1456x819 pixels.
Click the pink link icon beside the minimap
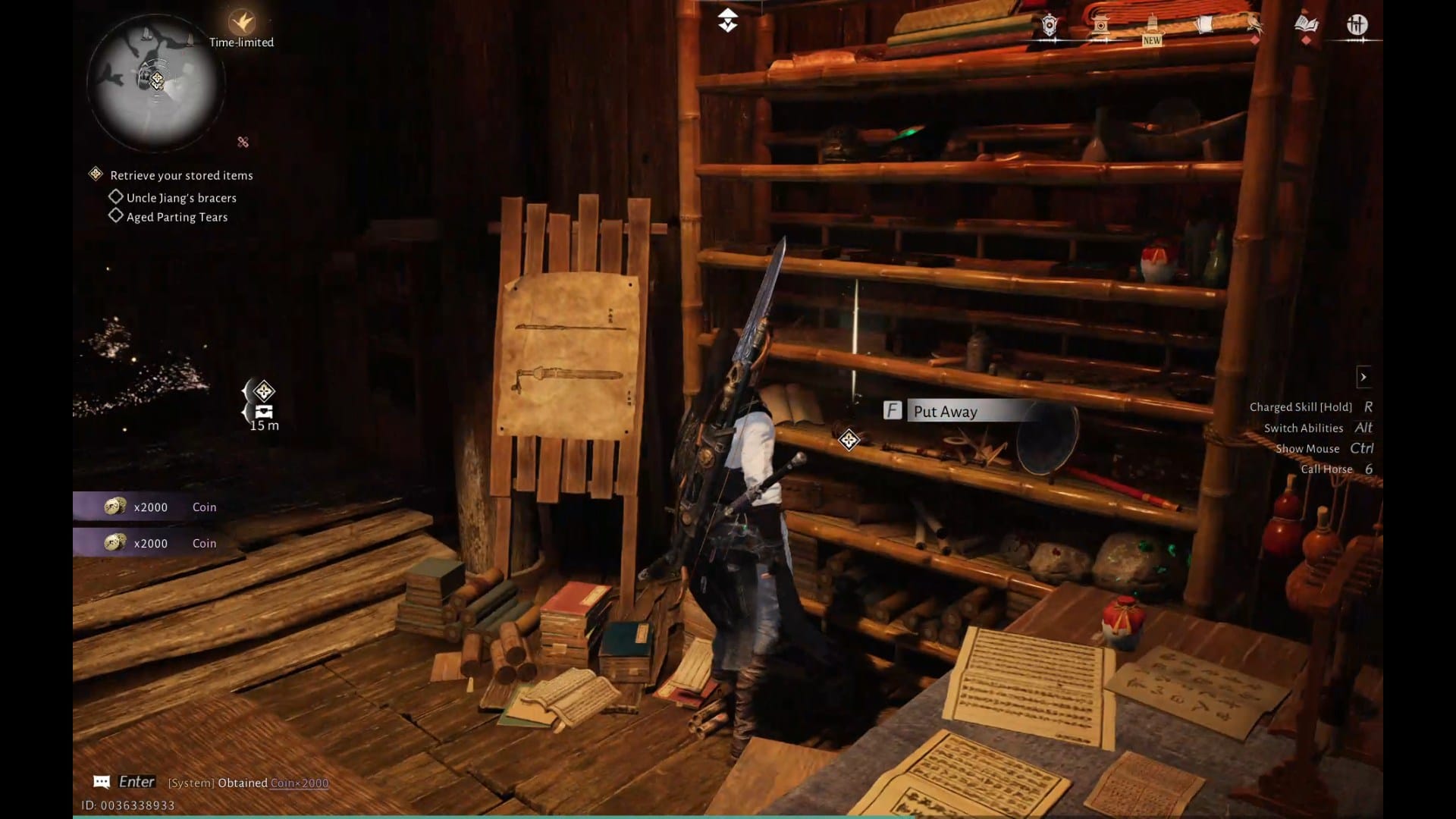(x=243, y=142)
